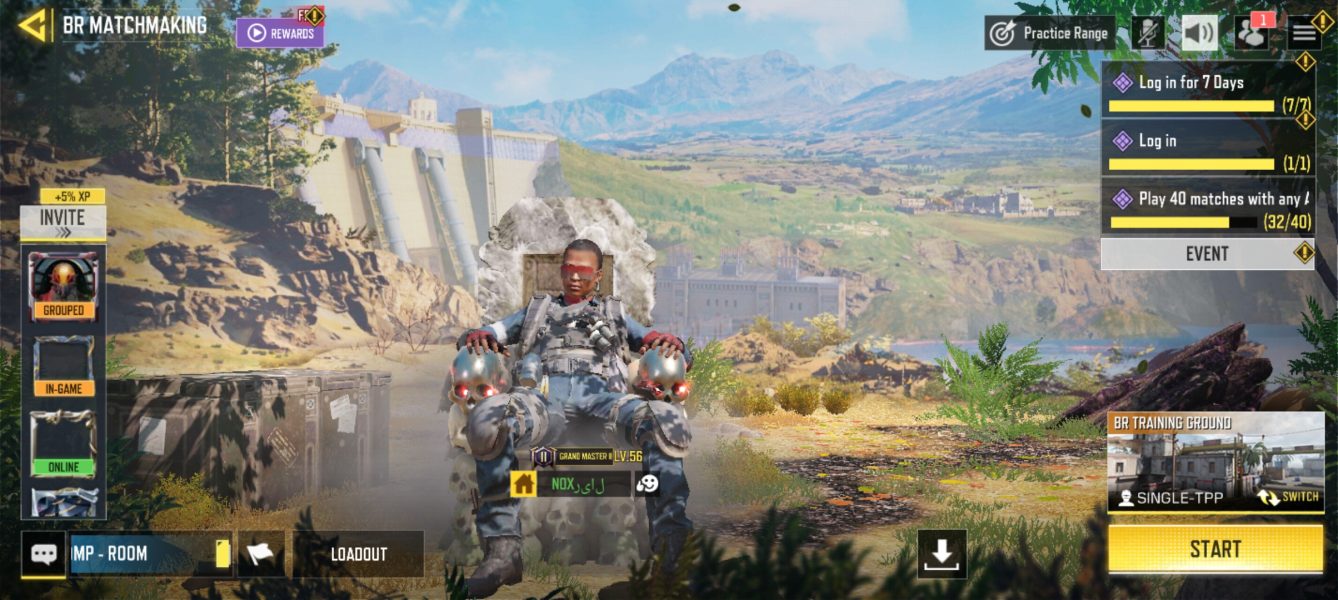Open the hamburger menu

pyautogui.click(x=1304, y=33)
